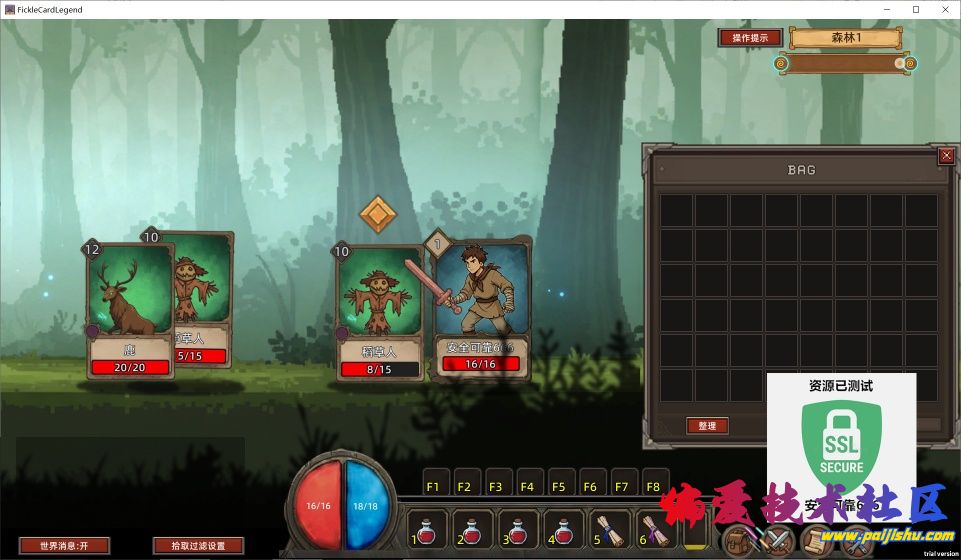Open the 拾取过滤设置 pickup filter settings
Image resolution: width=961 pixels, height=560 pixels.
click(198, 546)
